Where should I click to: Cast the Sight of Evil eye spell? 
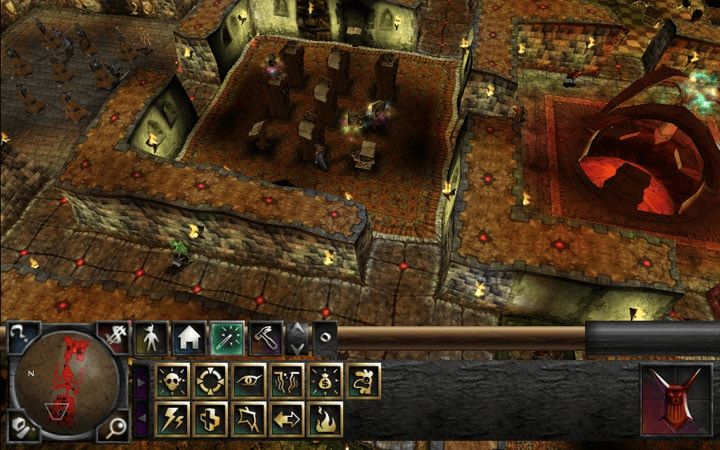coord(249,380)
